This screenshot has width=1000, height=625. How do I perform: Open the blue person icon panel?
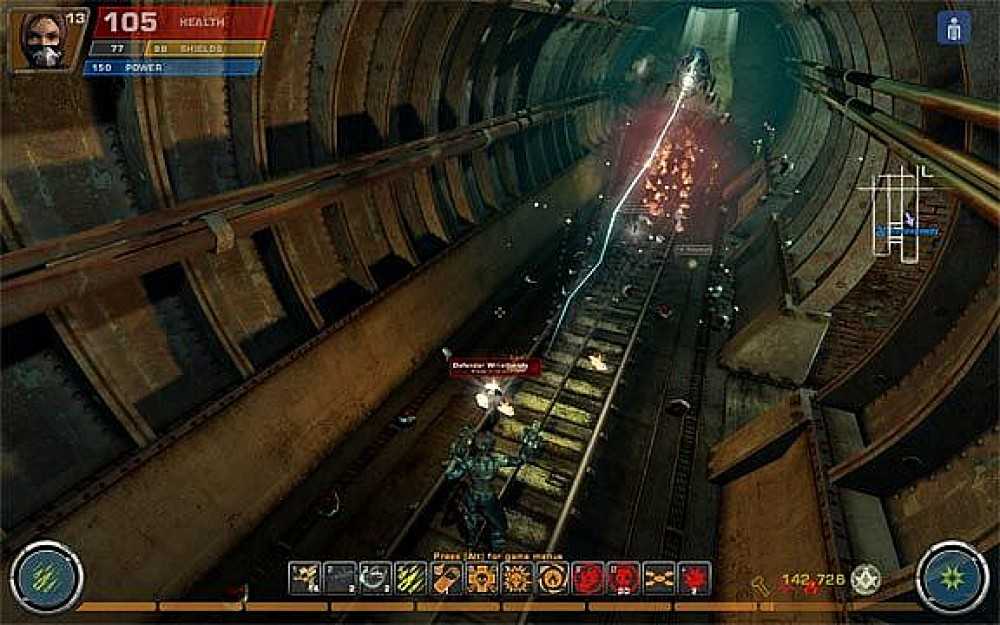(953, 28)
